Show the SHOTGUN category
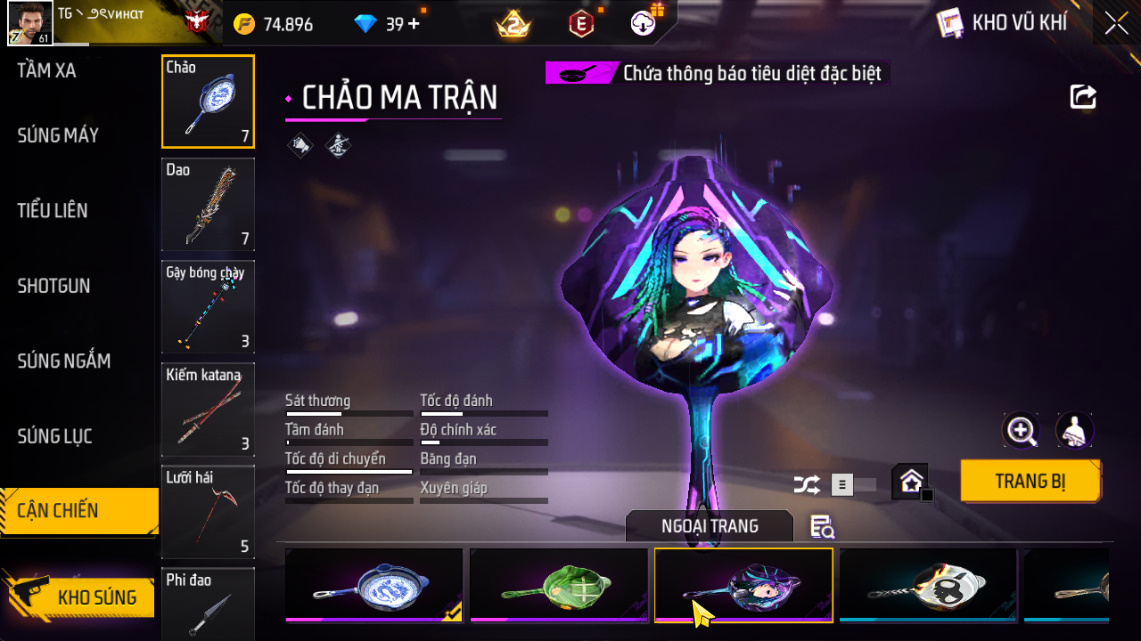 pos(54,285)
